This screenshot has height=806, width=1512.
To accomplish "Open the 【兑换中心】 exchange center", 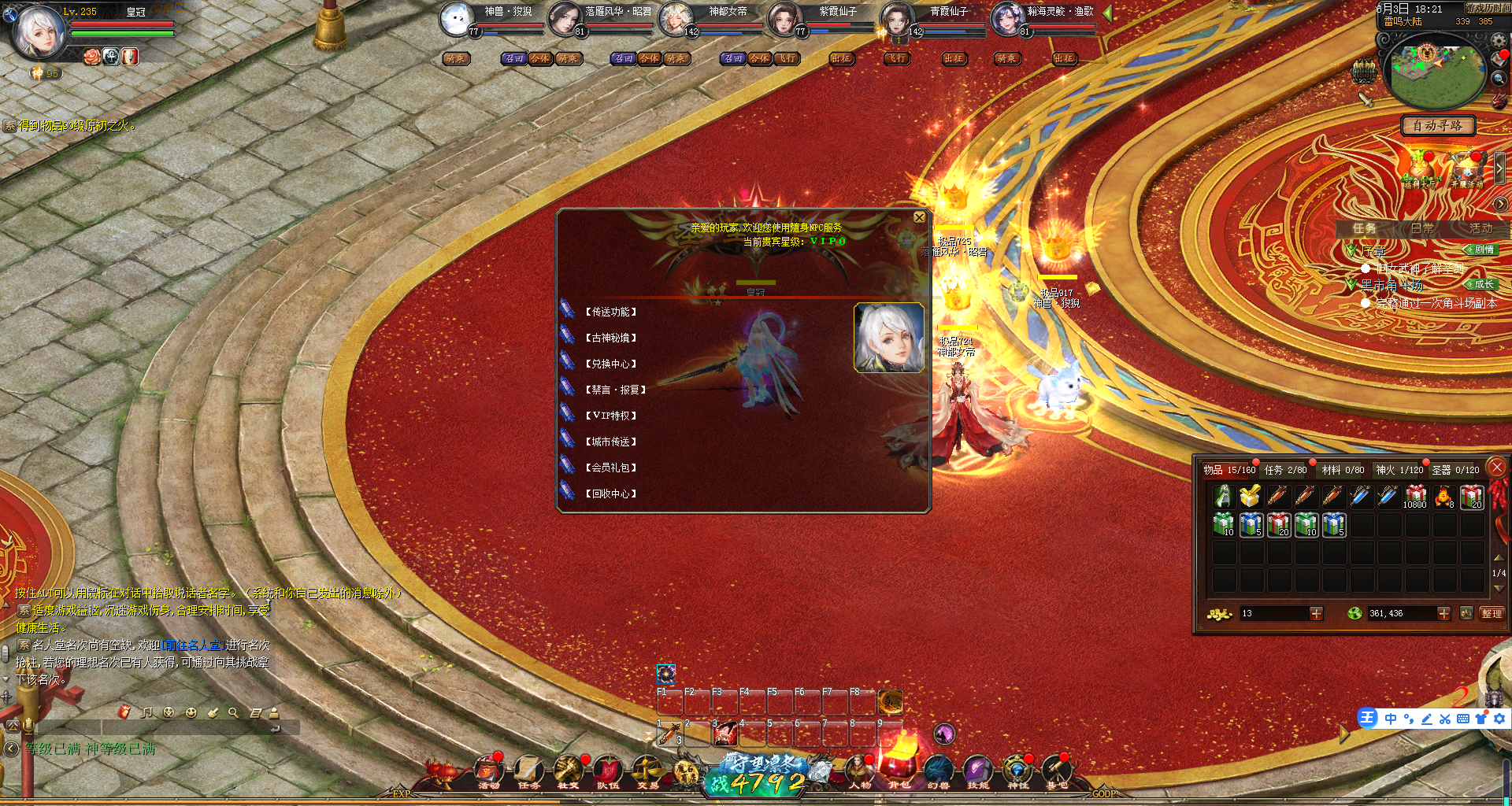I will (610, 364).
